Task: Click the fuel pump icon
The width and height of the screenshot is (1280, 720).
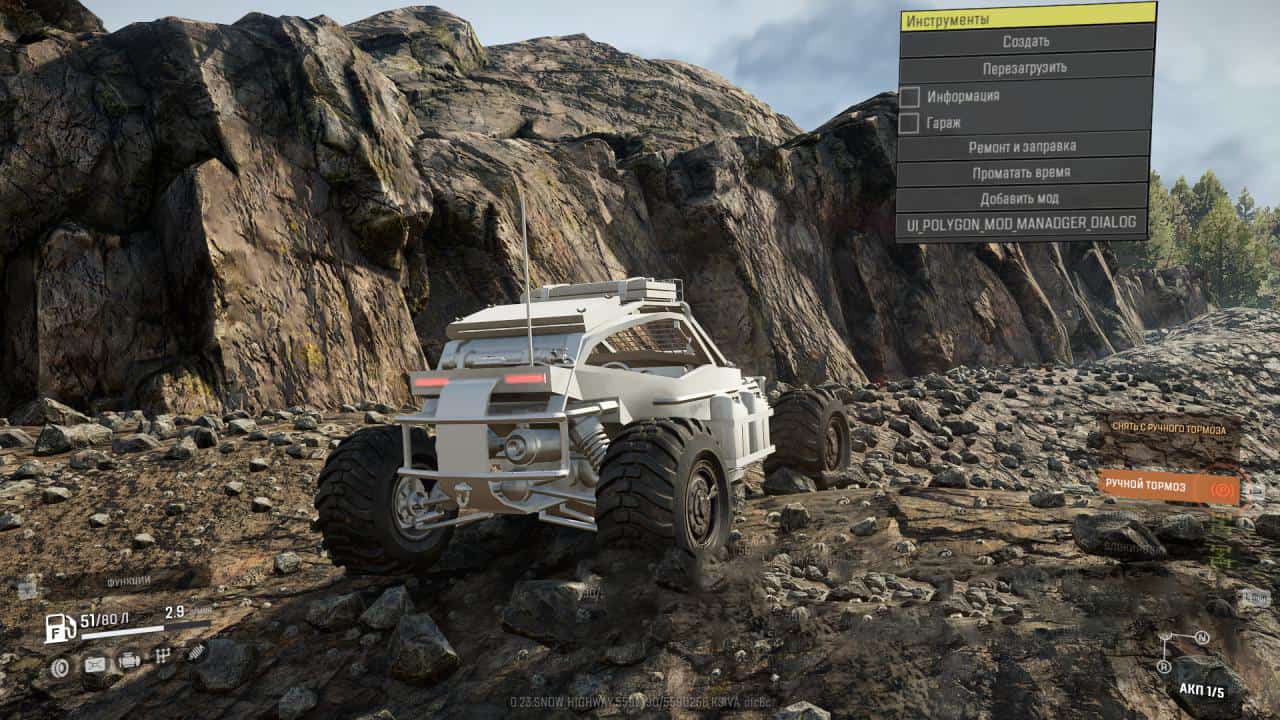Action: (60, 628)
